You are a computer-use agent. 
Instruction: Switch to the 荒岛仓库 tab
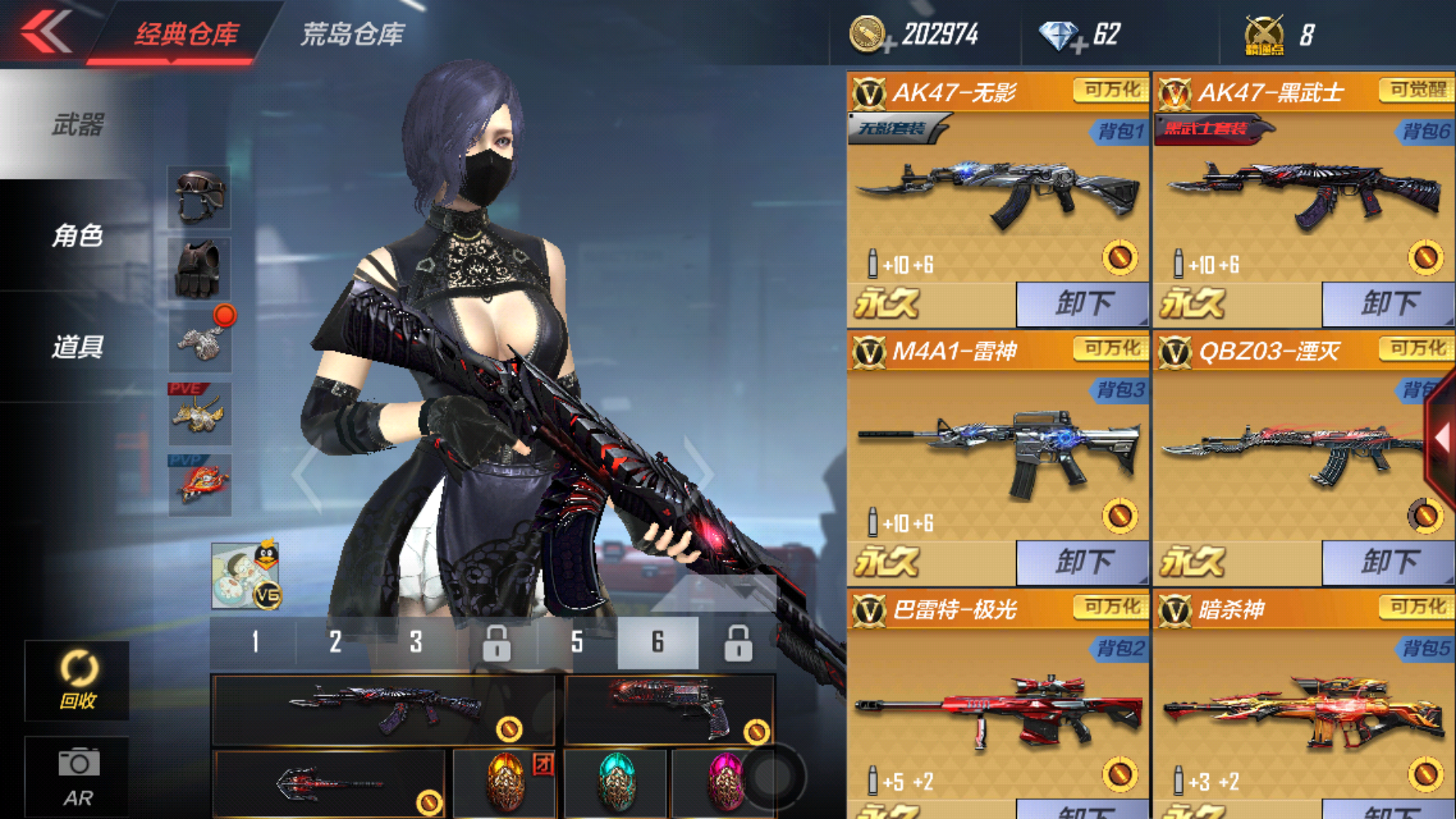click(353, 34)
